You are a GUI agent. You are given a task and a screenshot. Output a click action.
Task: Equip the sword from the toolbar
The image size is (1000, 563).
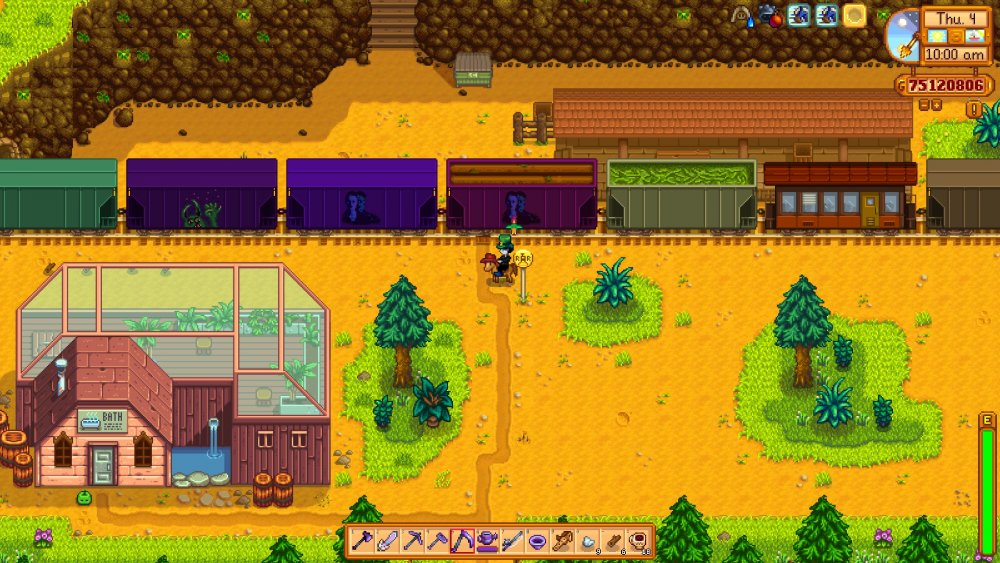(388, 541)
